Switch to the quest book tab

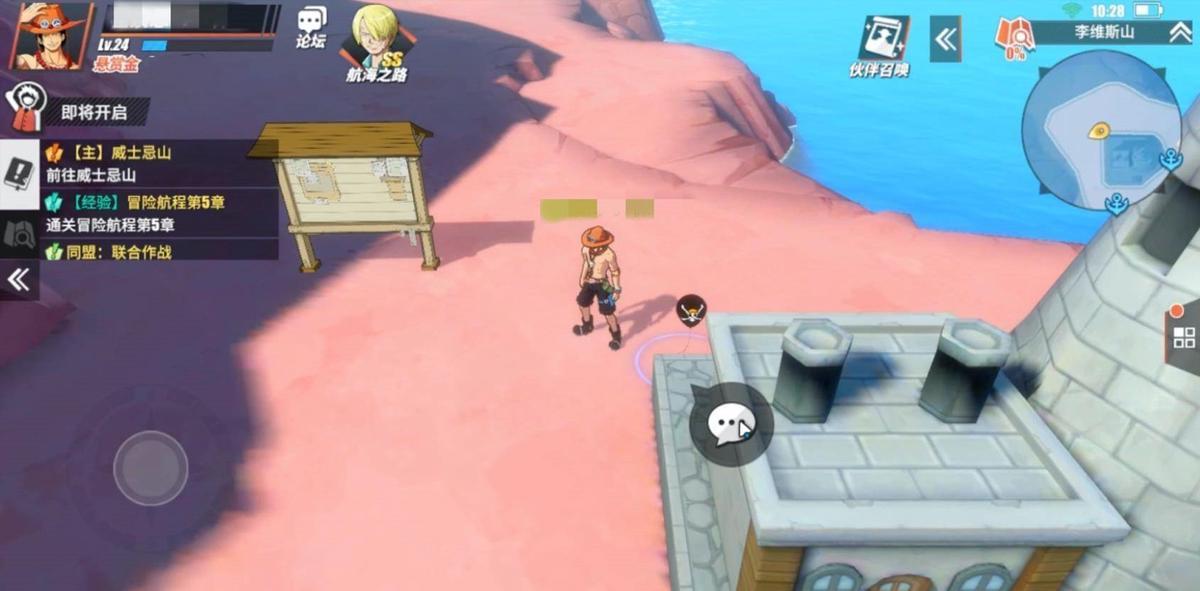point(19,176)
